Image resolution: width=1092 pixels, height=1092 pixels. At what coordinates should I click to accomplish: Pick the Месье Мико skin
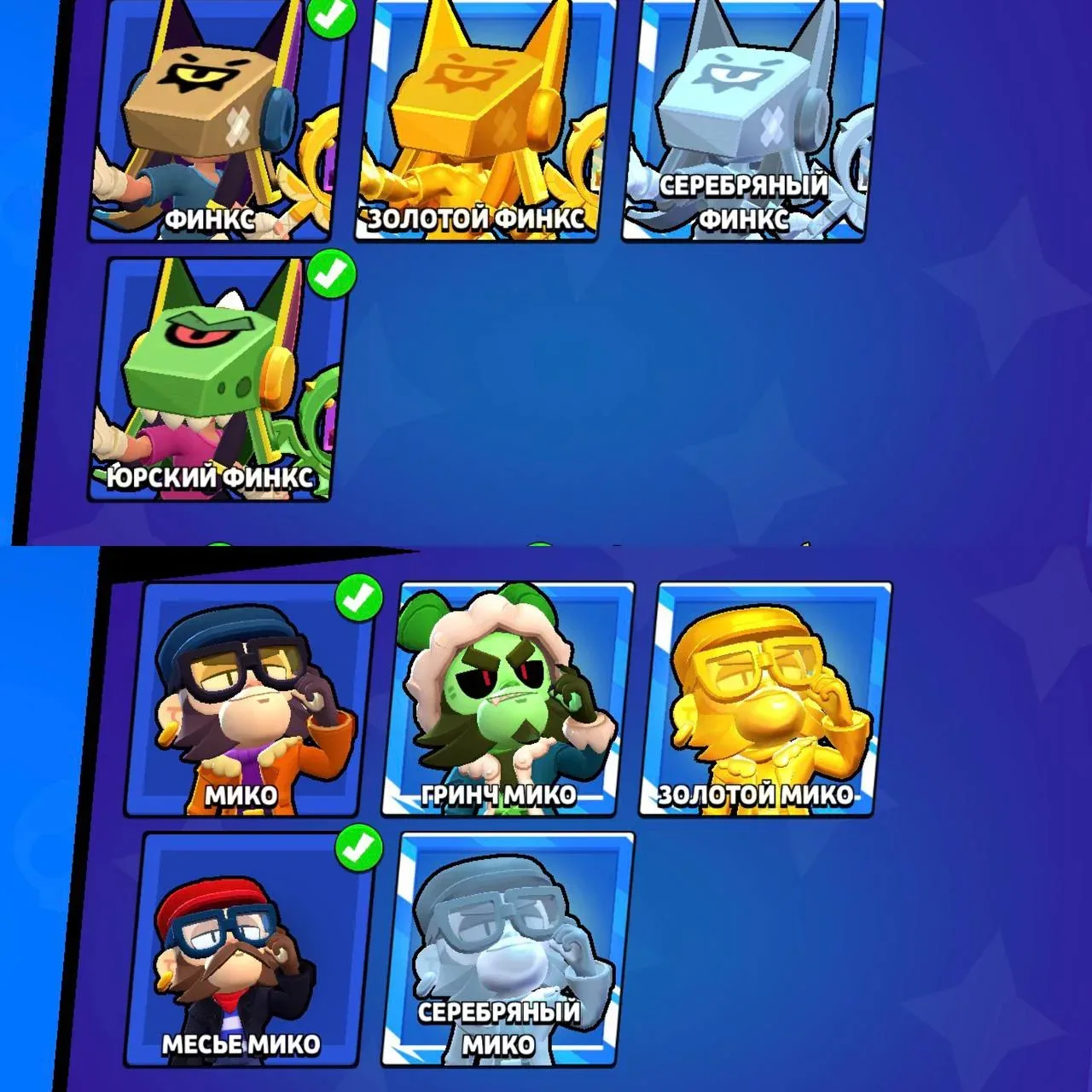coord(247,949)
